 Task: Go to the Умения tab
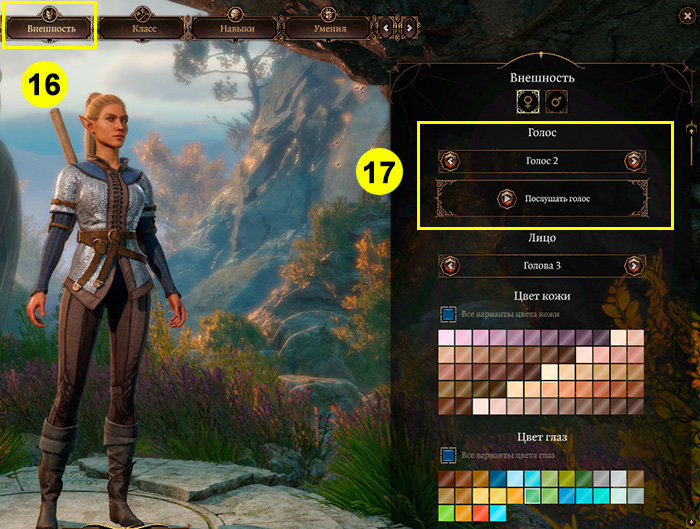point(328,28)
